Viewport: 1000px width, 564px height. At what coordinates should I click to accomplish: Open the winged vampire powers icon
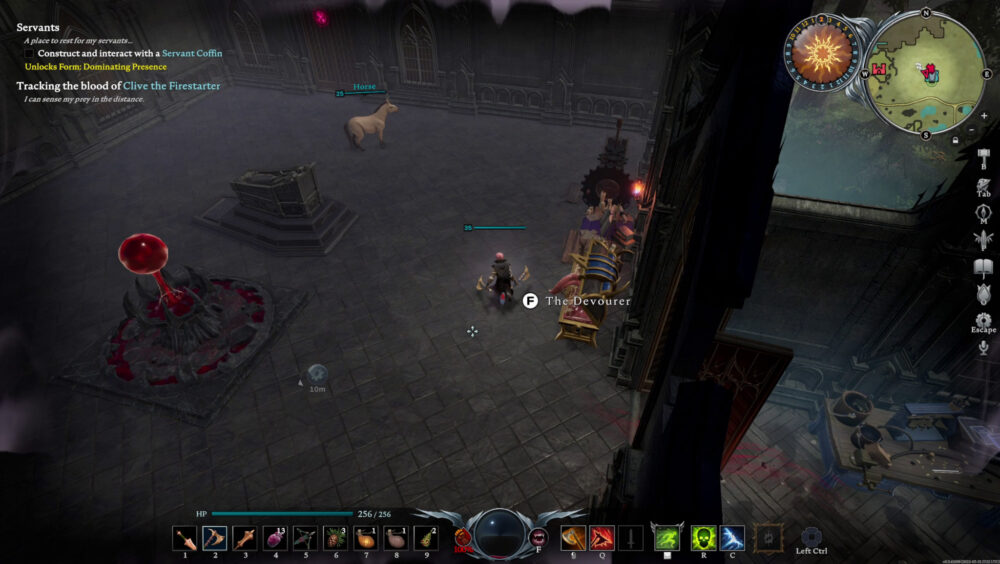coord(983,240)
